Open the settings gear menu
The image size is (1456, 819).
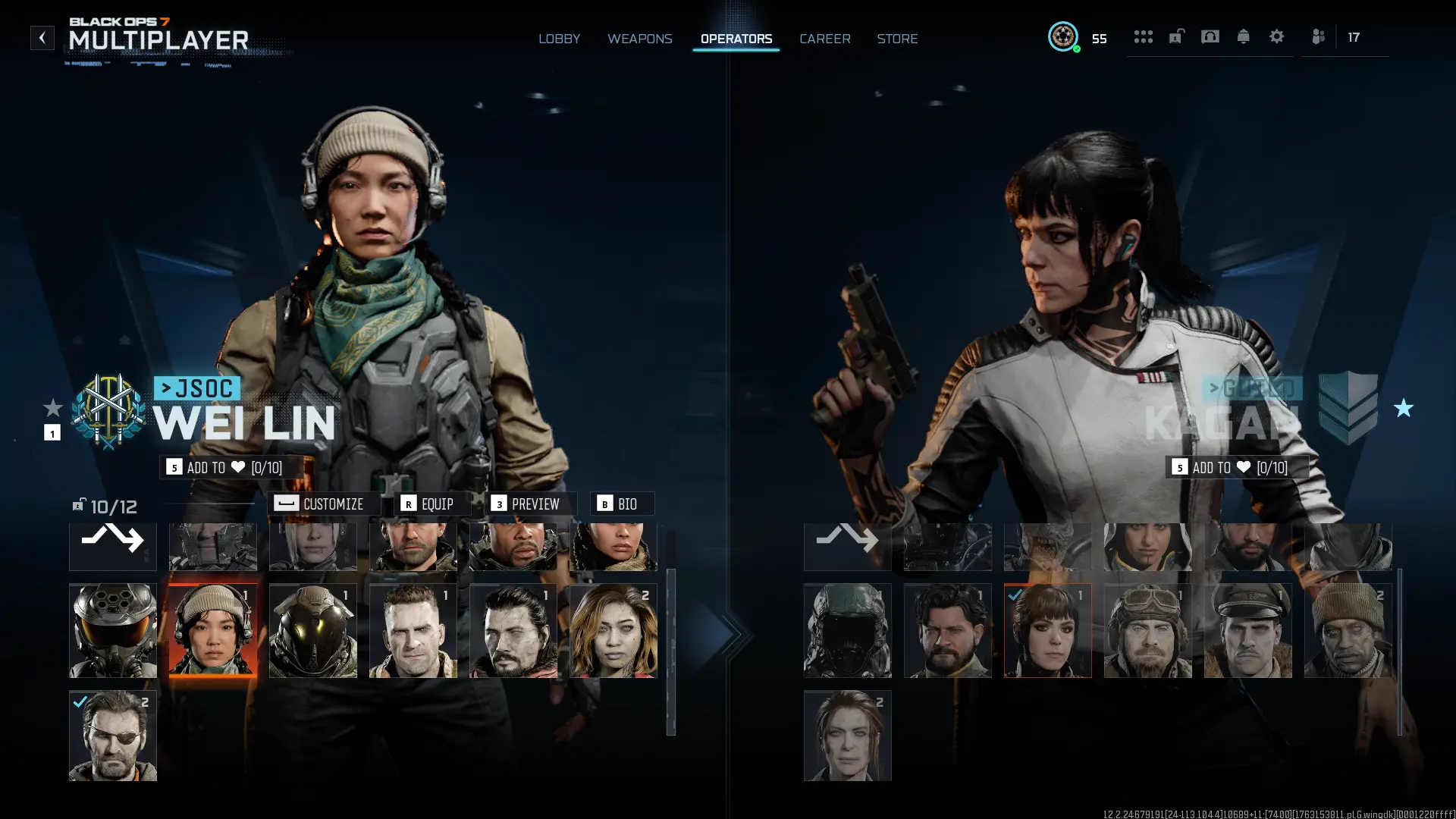[x=1277, y=36]
